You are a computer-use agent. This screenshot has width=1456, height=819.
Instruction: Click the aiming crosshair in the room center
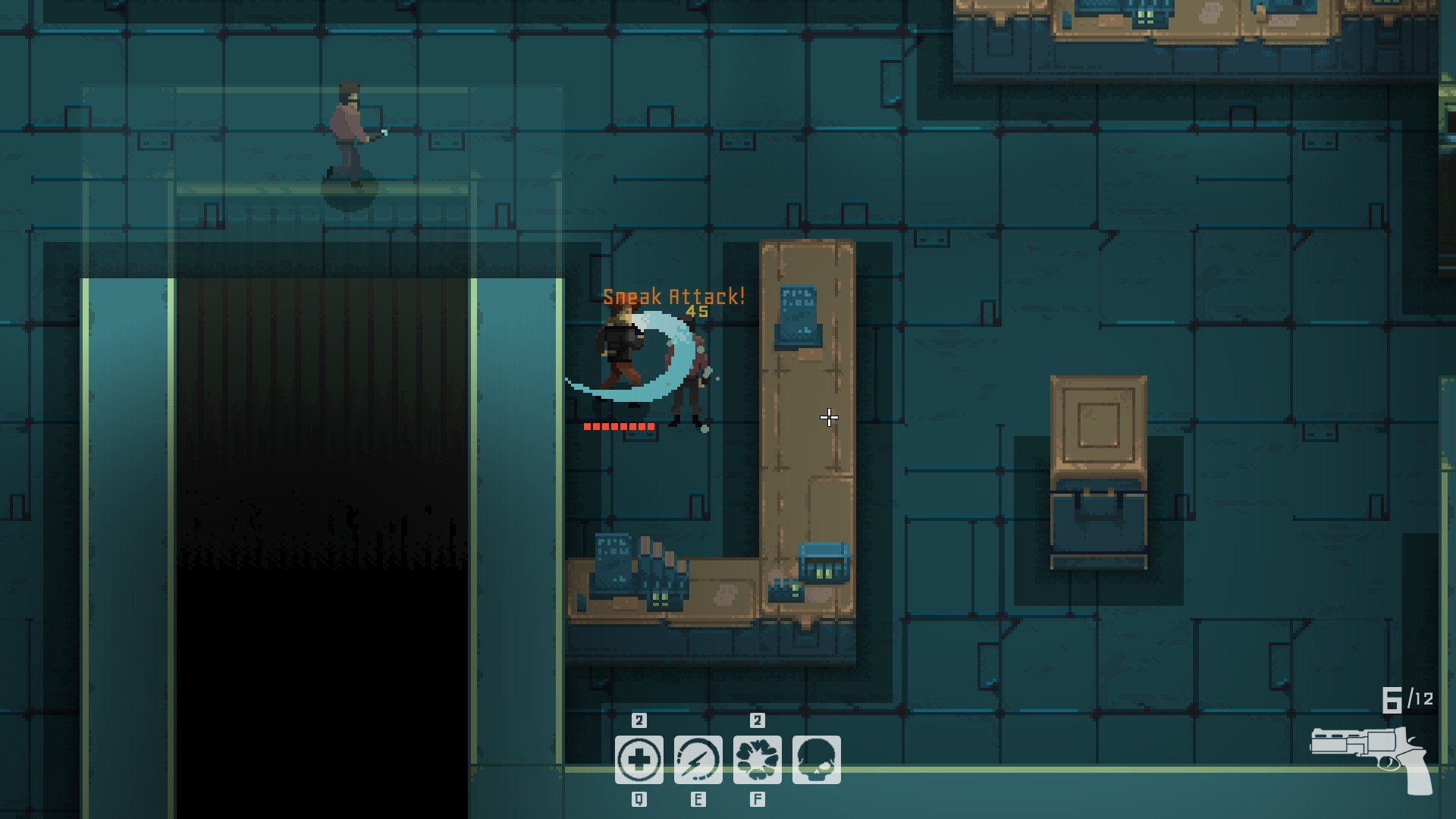tap(829, 417)
